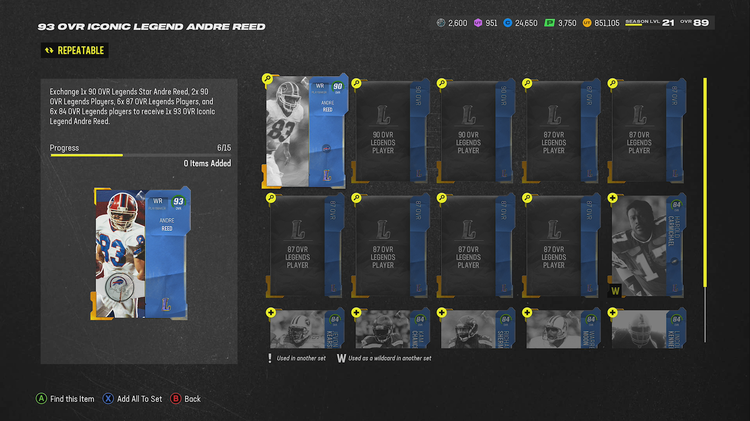750x421 pixels.
Task: Choose the Warren Moon 84 OVR card
Action: coord(563,329)
